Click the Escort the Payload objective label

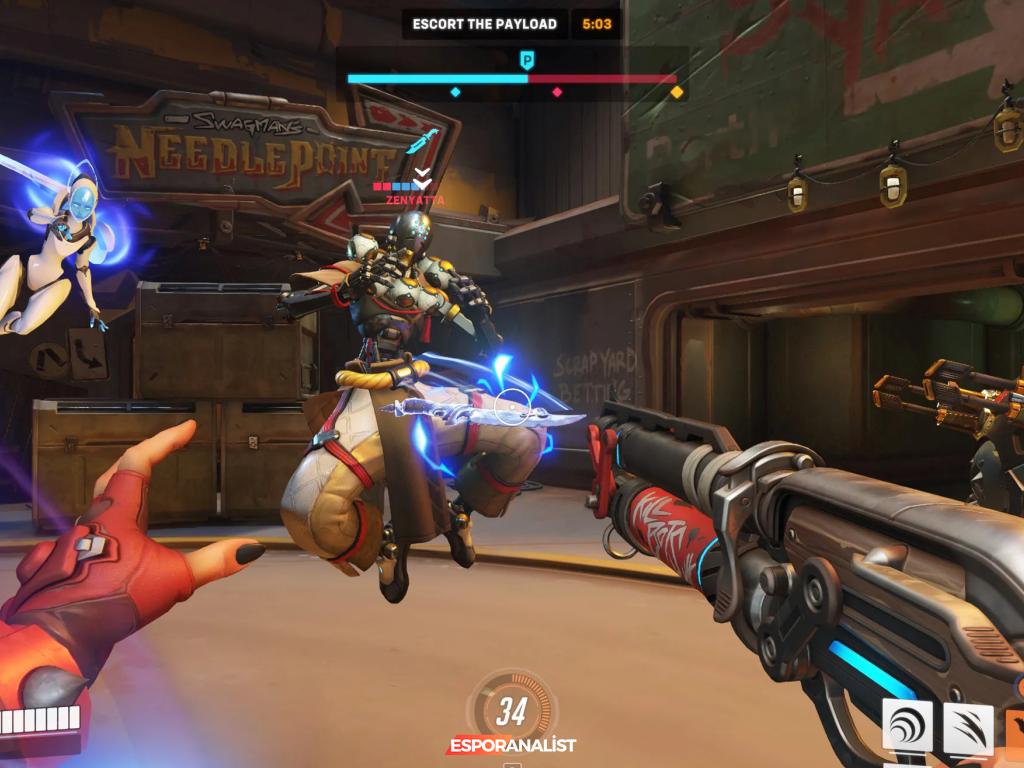[485, 24]
